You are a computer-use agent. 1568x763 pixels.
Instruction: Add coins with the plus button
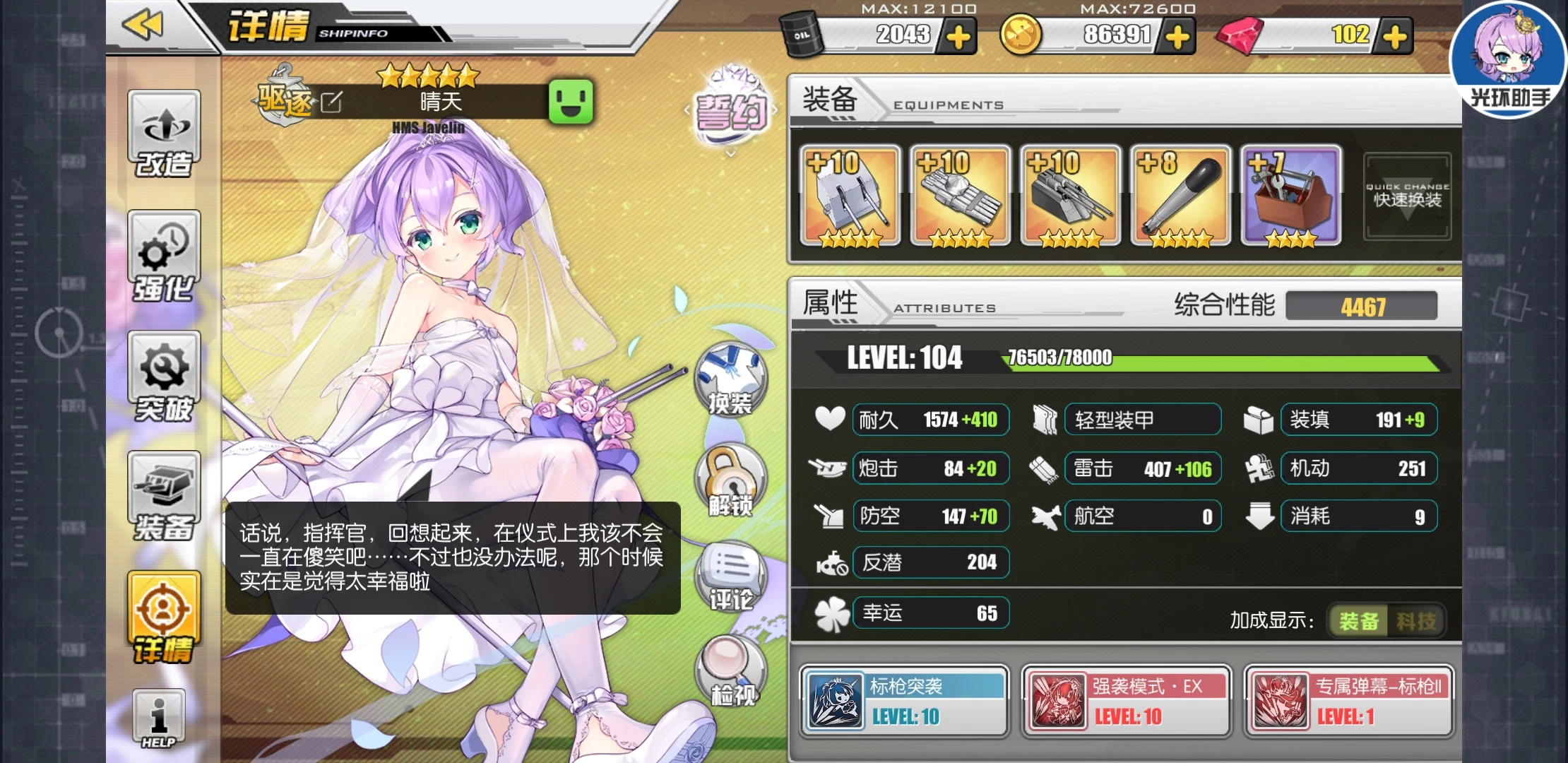coord(1177,37)
